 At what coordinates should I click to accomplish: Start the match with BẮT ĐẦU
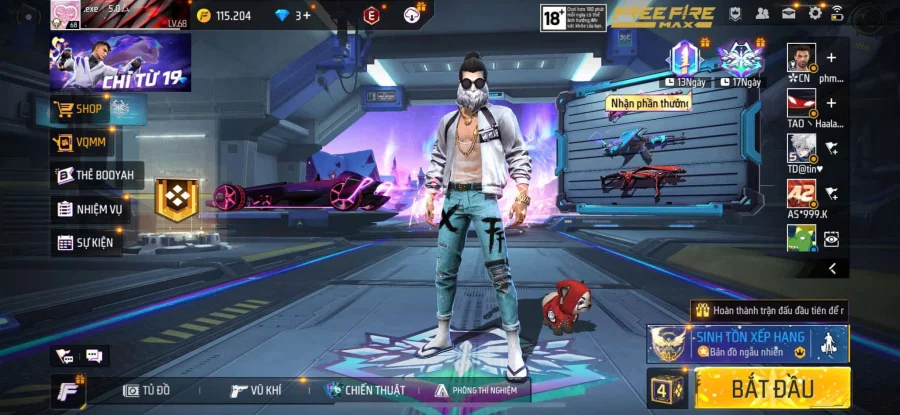point(772,387)
